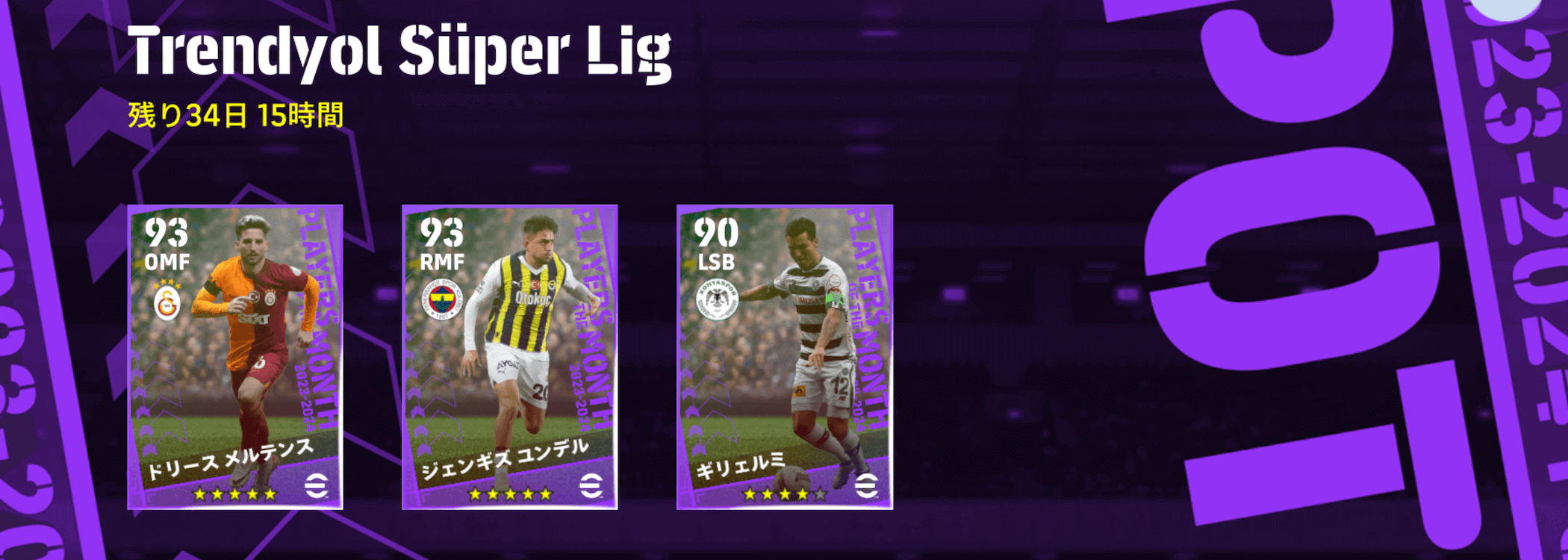The image size is (1568, 560).
Task: Click the Galatasaray club crest on Mertens' card
Action: point(168,301)
